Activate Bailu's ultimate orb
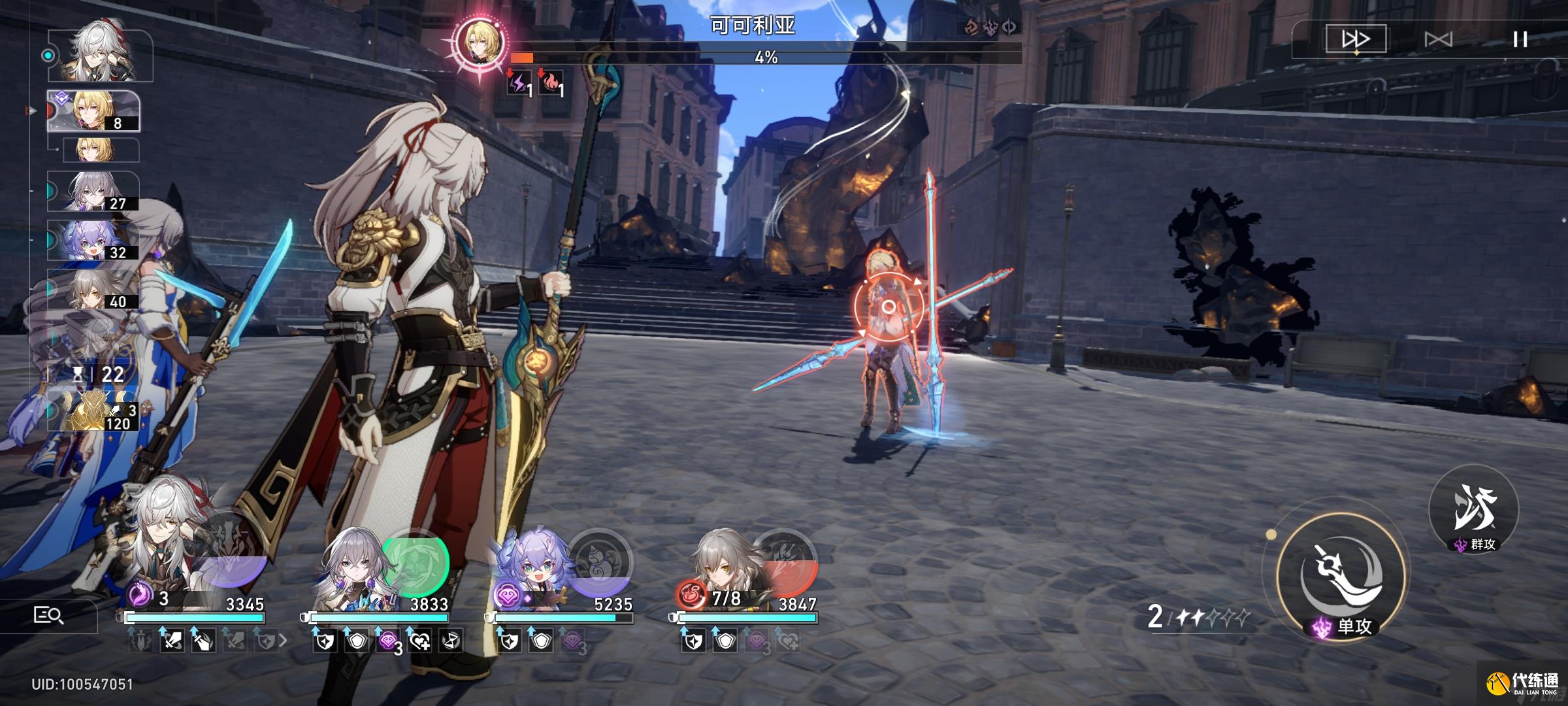This screenshot has height=706, width=1568. 600,562
